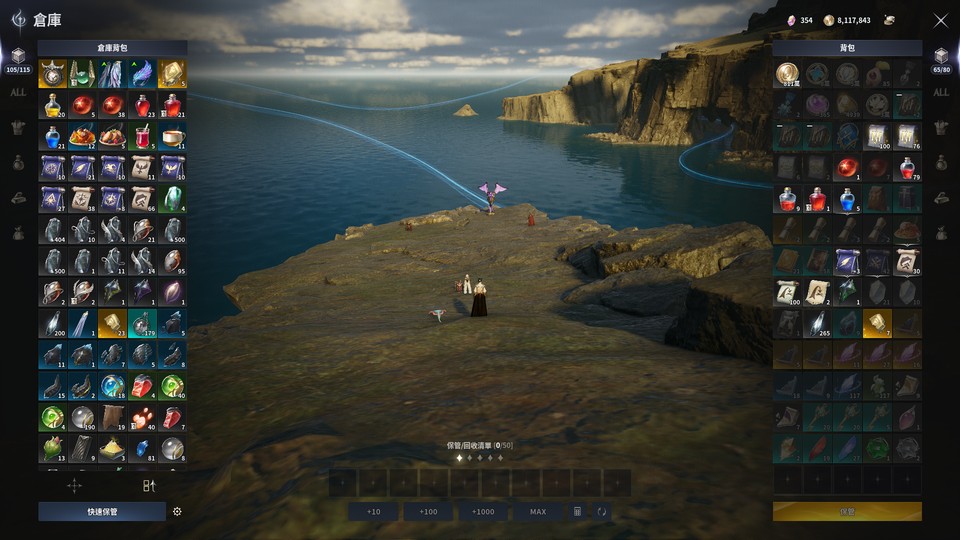Viewport: 960px width, 540px height.
Task: Open the calculator for quantity input
Action: point(577,511)
